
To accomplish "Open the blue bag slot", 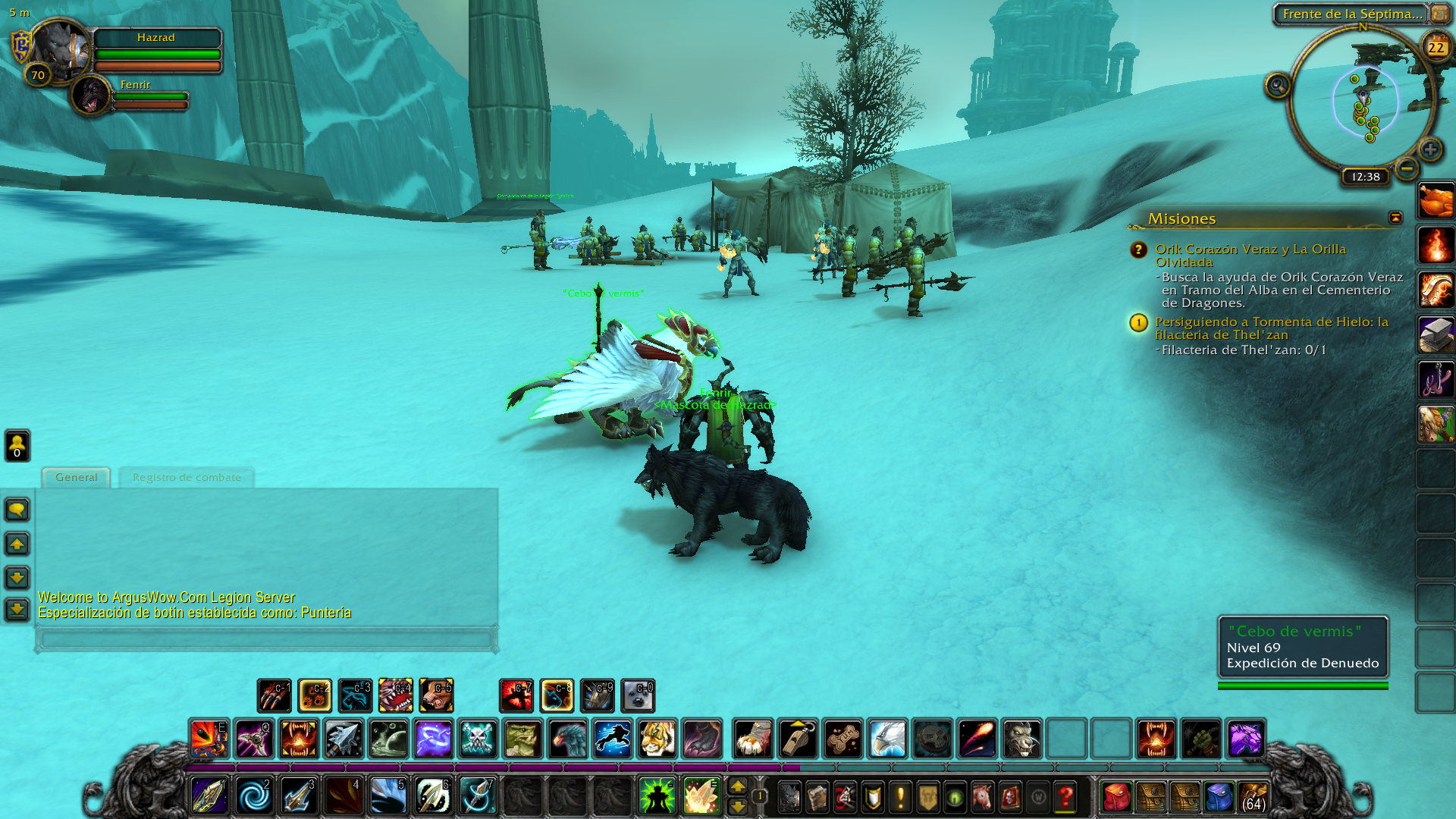I will [1219, 797].
